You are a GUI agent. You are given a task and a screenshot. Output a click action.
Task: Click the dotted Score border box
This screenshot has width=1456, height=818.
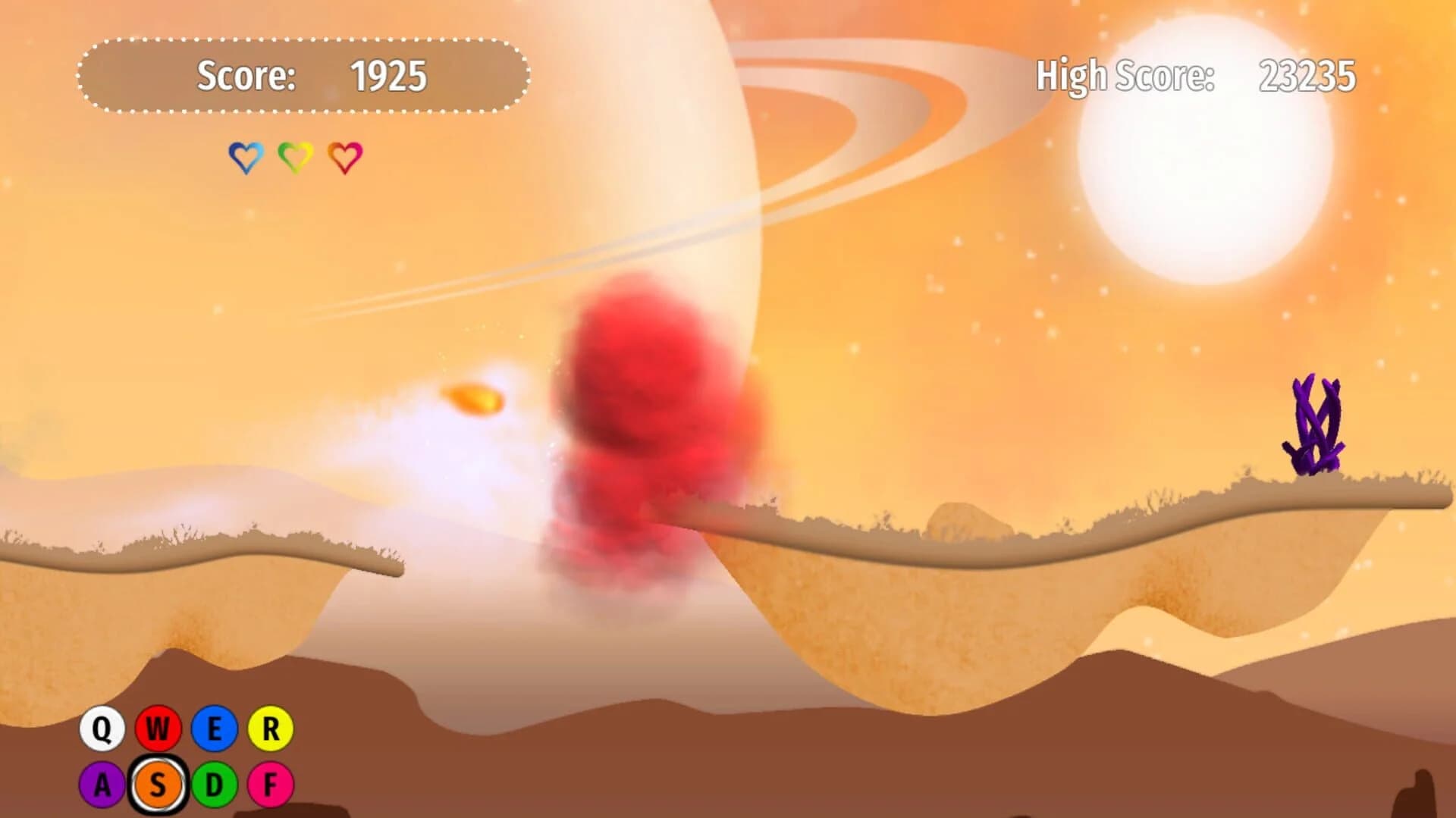303,76
